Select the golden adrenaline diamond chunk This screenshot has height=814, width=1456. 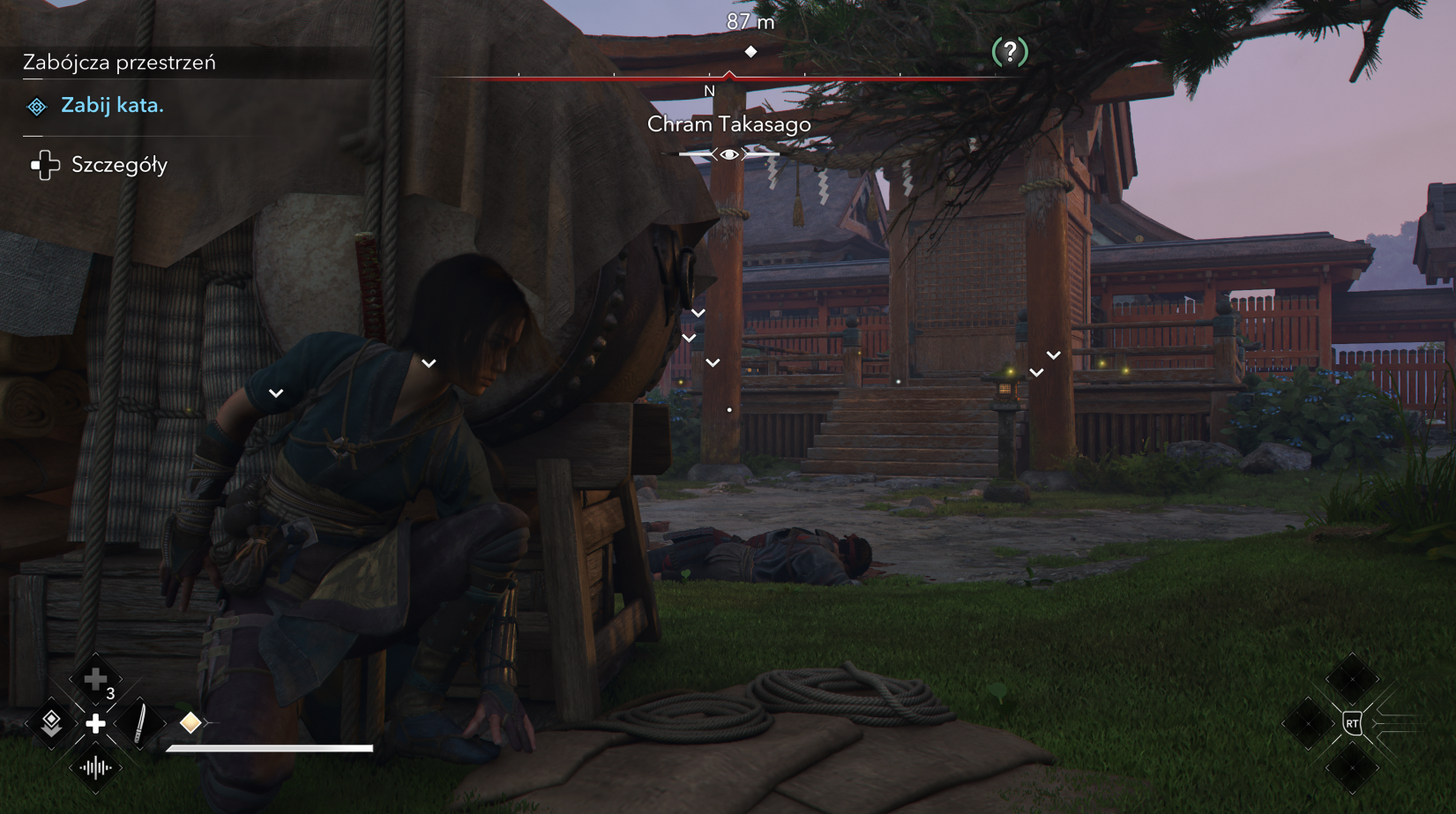[x=190, y=723]
